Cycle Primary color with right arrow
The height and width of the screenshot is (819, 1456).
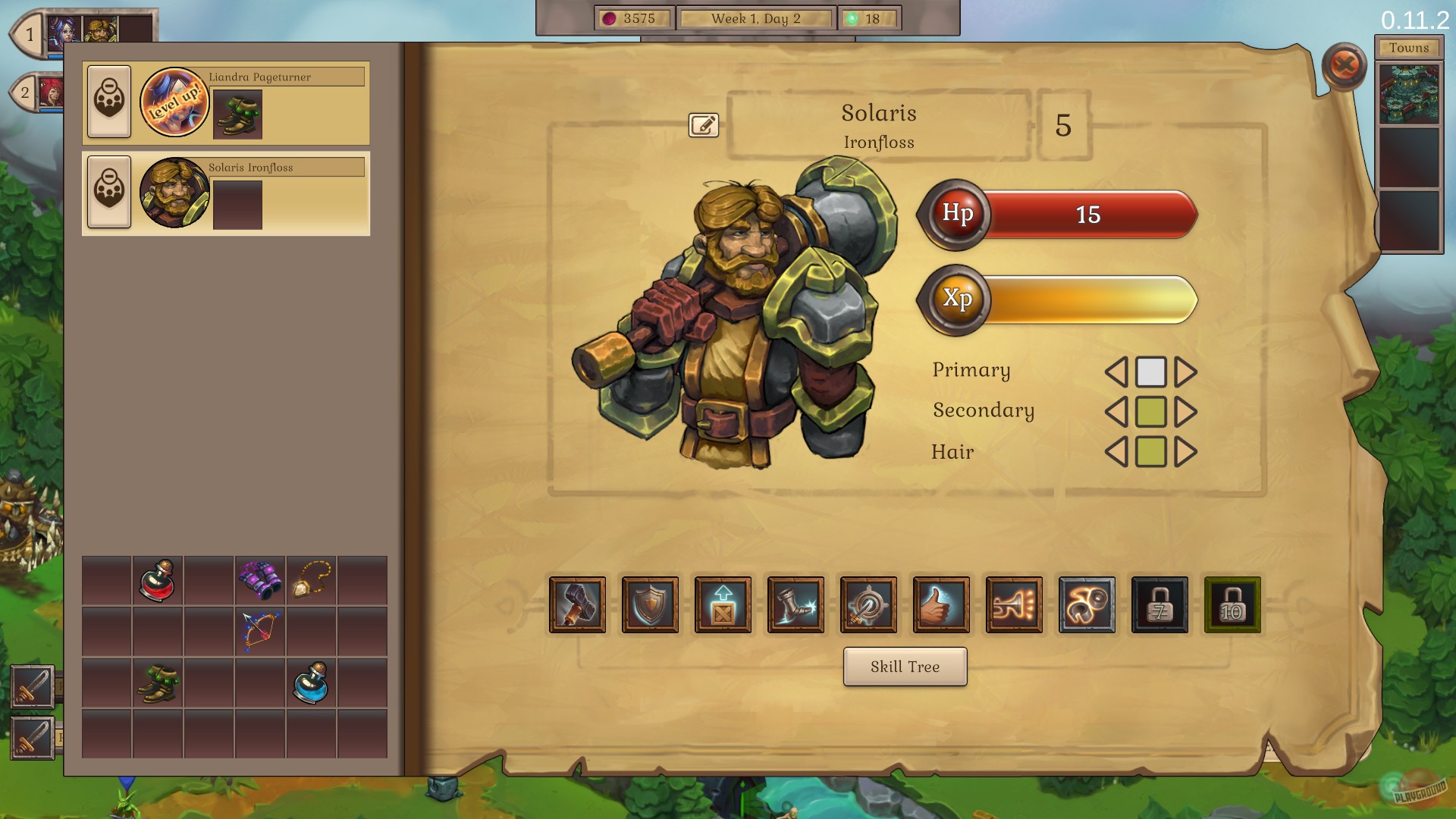(x=1185, y=371)
